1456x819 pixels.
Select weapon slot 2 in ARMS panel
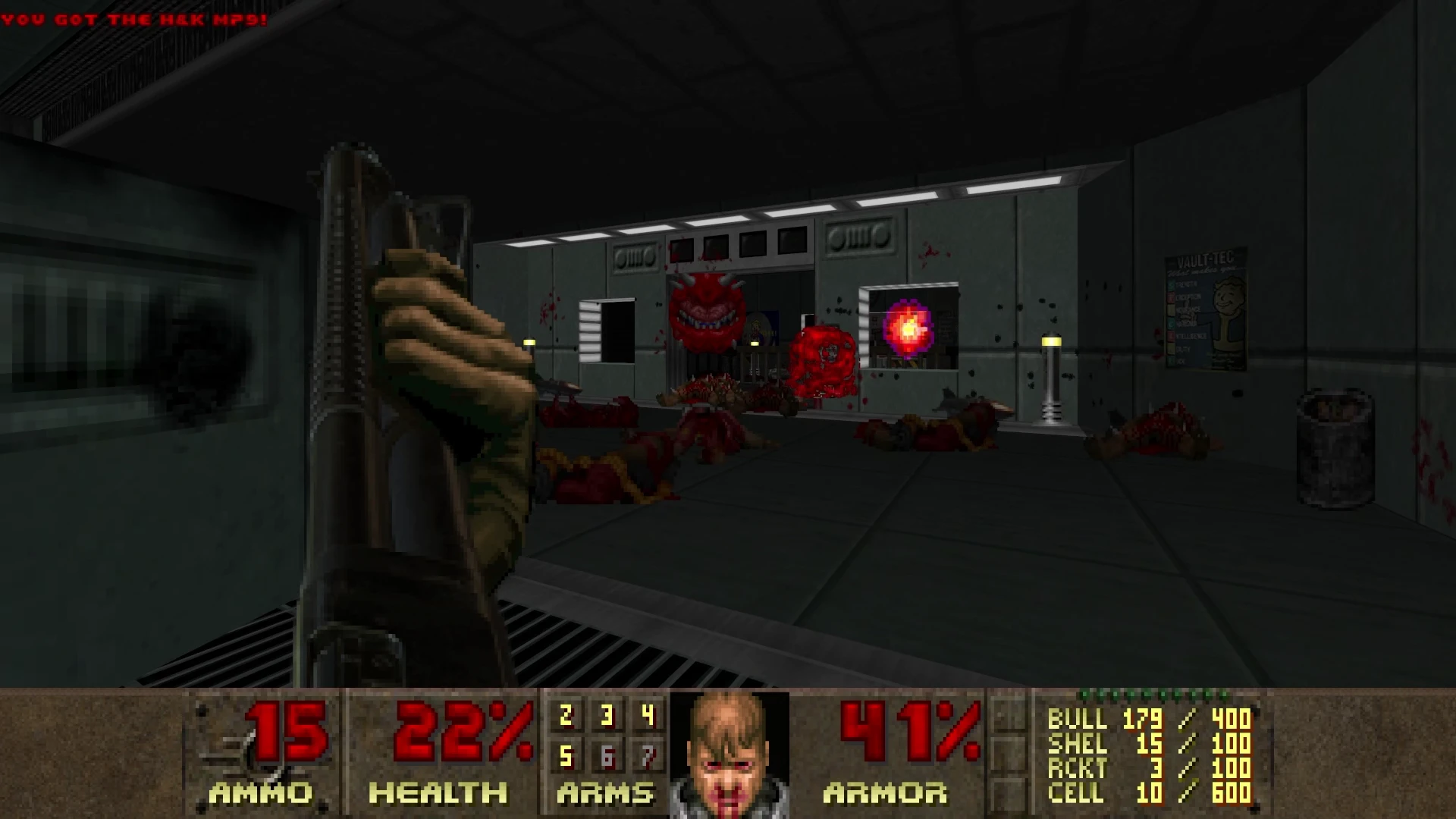[566, 716]
